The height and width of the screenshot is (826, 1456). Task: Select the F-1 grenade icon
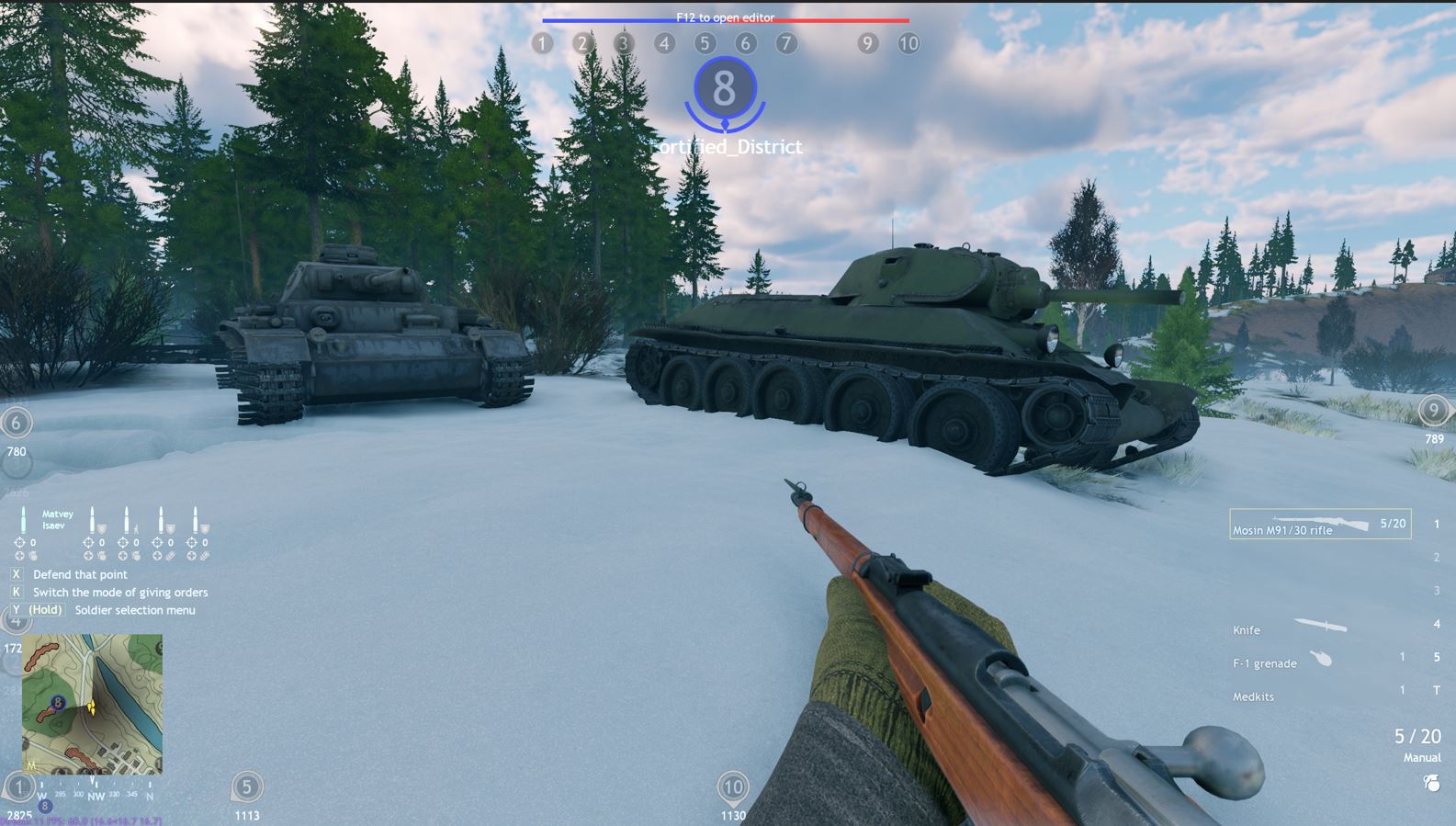pyautogui.click(x=1321, y=659)
